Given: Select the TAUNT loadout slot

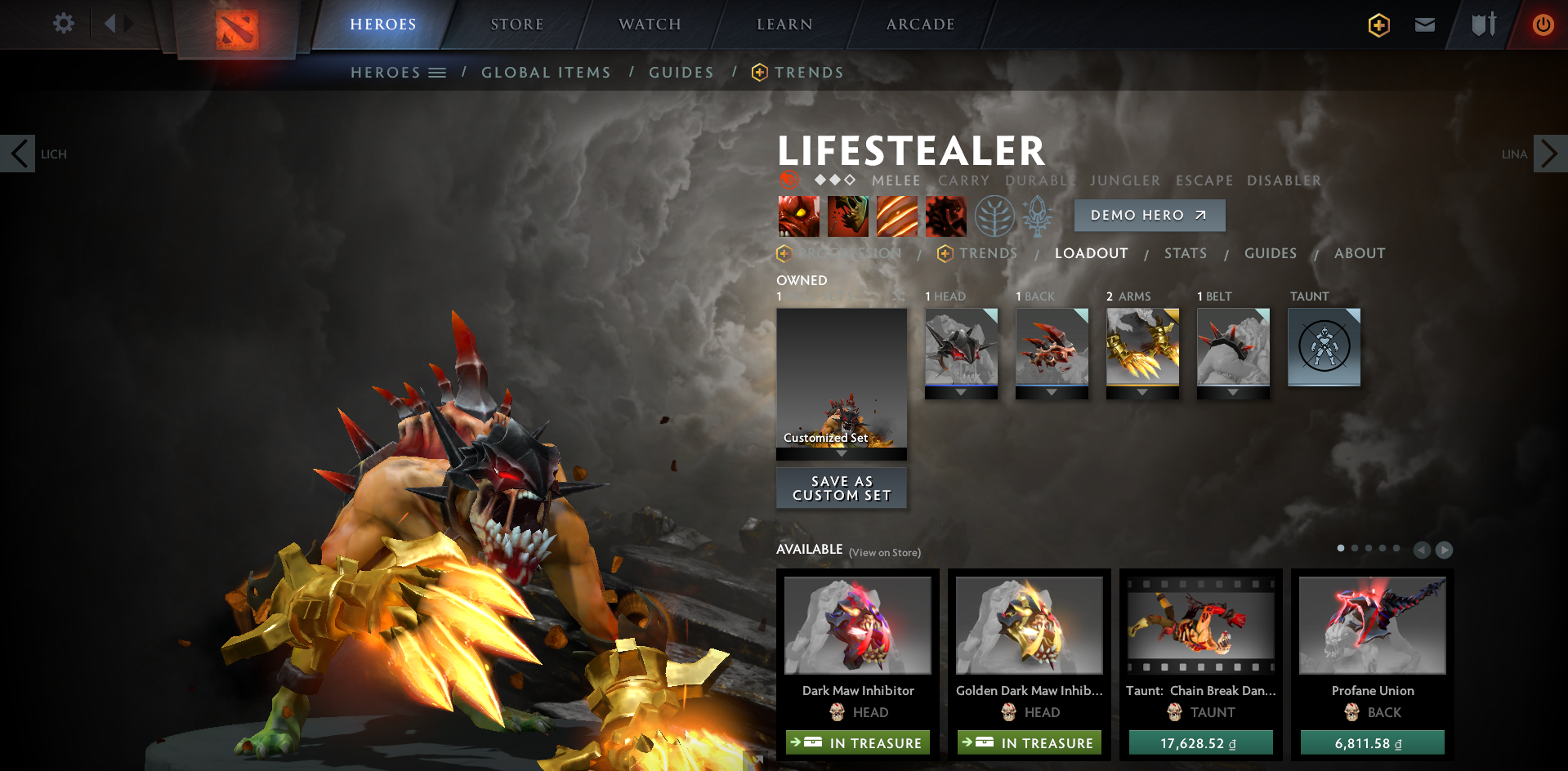Looking at the screenshot, I should point(1324,347).
